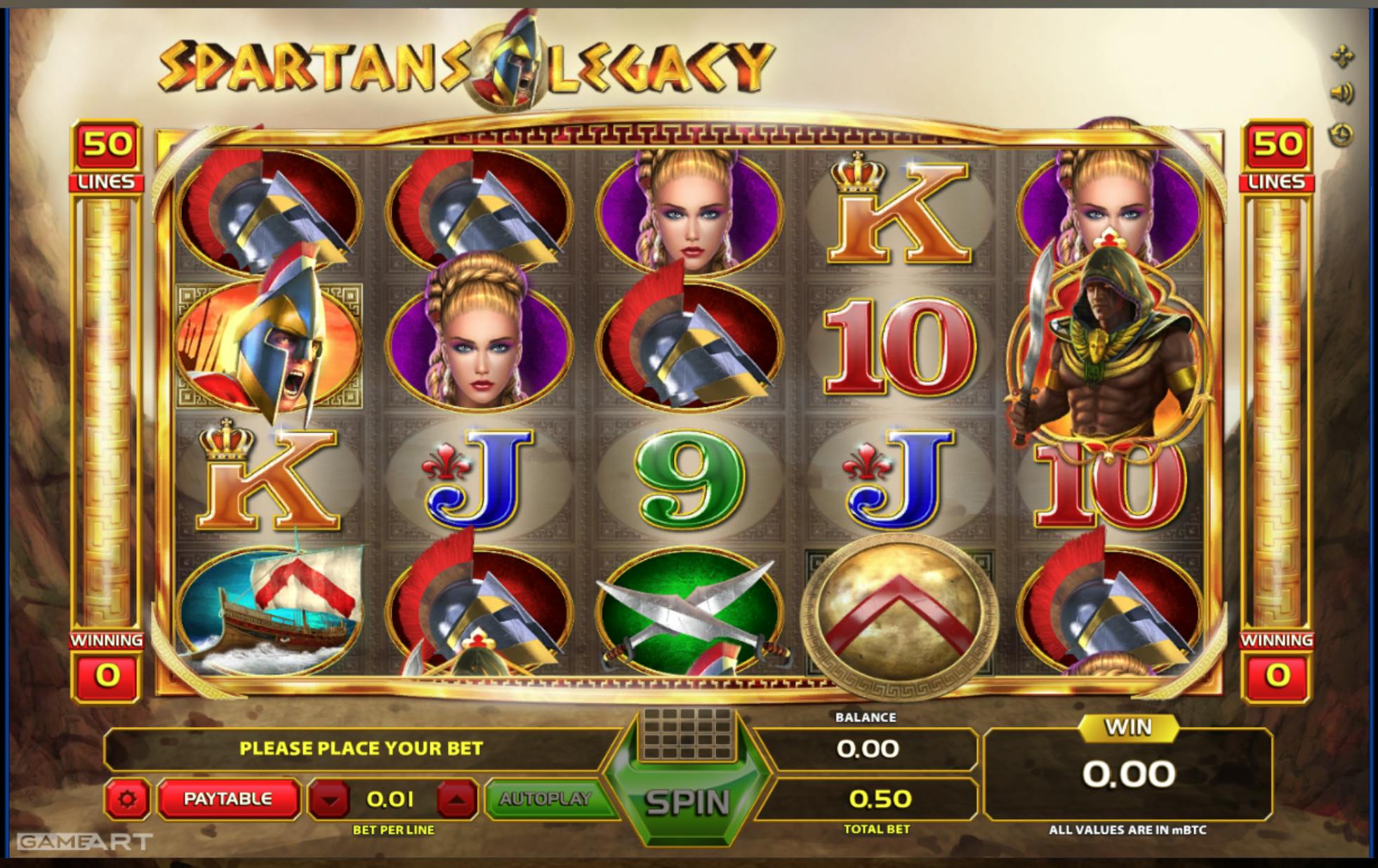Toggle fullscreen with the four-arrow icon

1342,56
